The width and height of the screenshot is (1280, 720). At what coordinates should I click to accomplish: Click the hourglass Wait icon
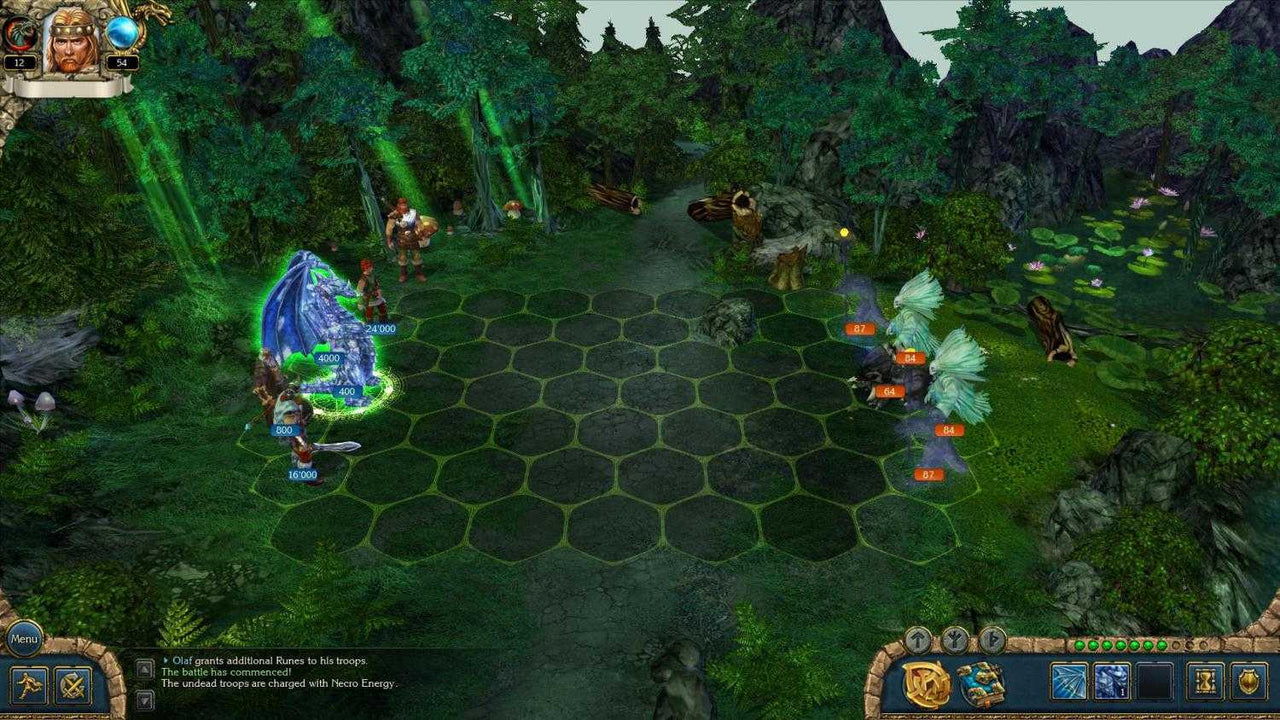click(1205, 681)
